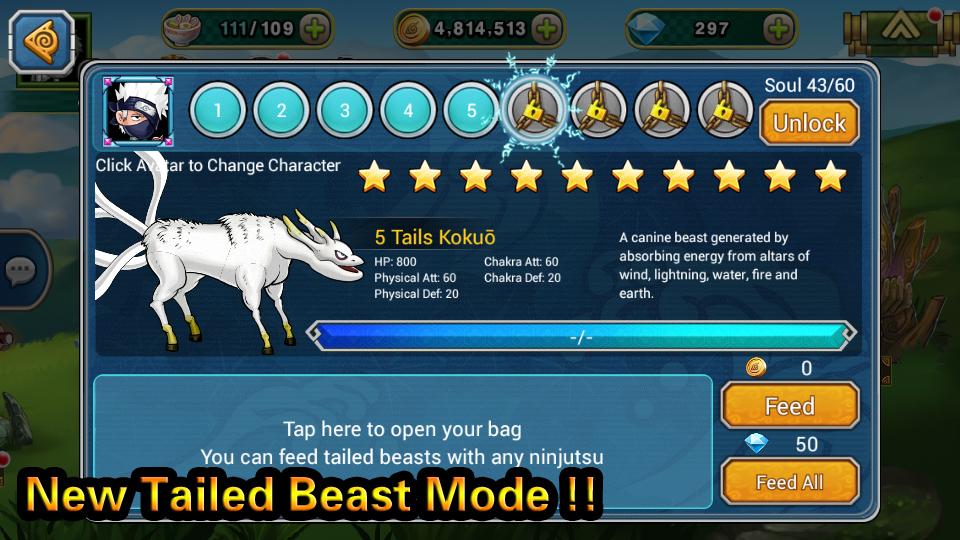Click the Kakashi avatar to change character
This screenshot has height=540, width=960.
[x=139, y=111]
